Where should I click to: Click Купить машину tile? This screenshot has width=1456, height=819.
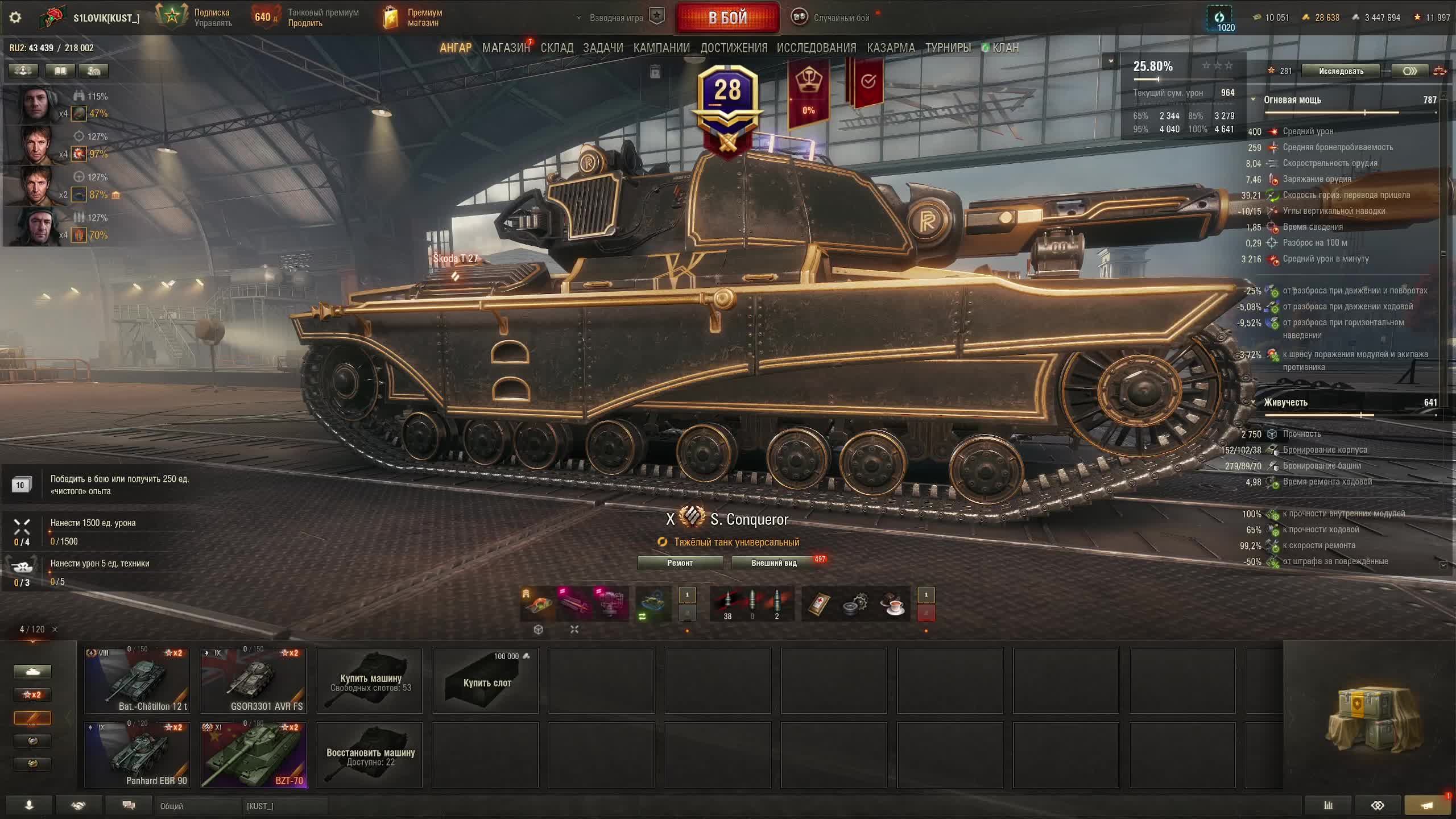pos(370,681)
